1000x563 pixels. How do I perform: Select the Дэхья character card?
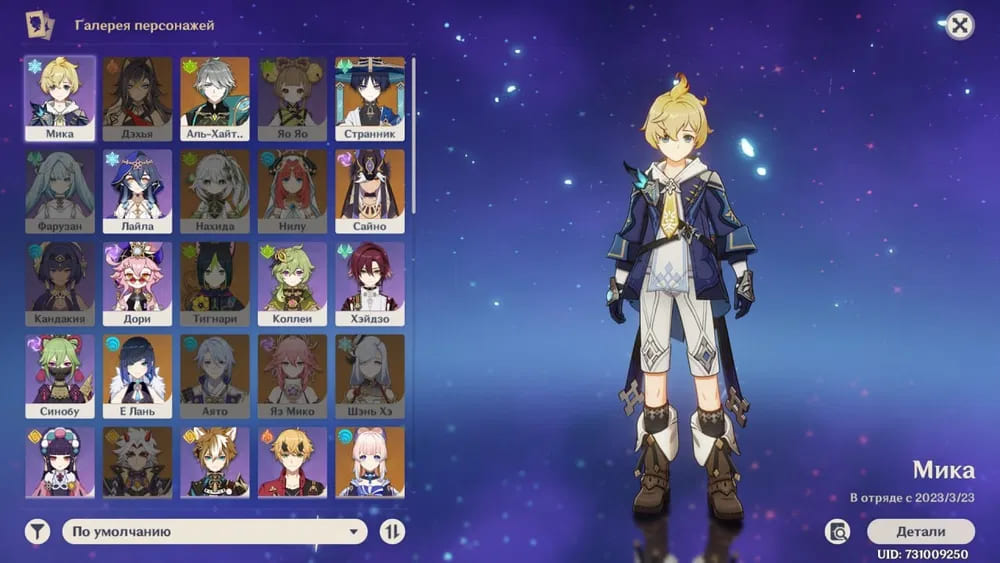137,98
